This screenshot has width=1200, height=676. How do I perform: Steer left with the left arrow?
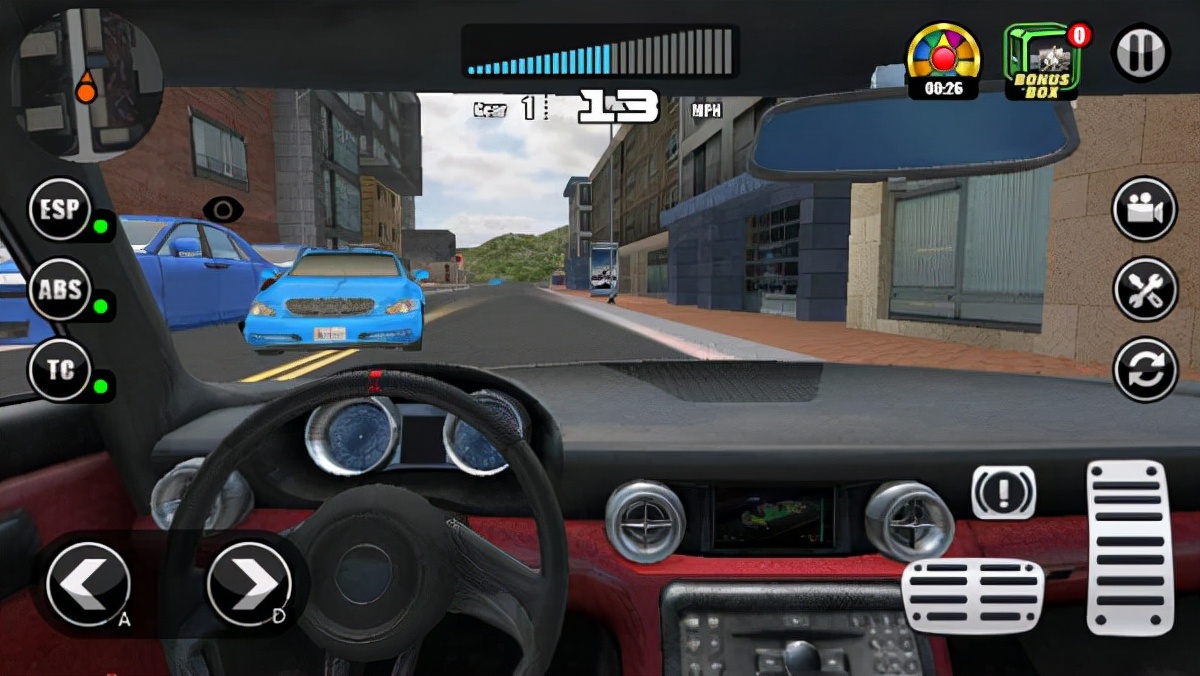click(x=88, y=584)
